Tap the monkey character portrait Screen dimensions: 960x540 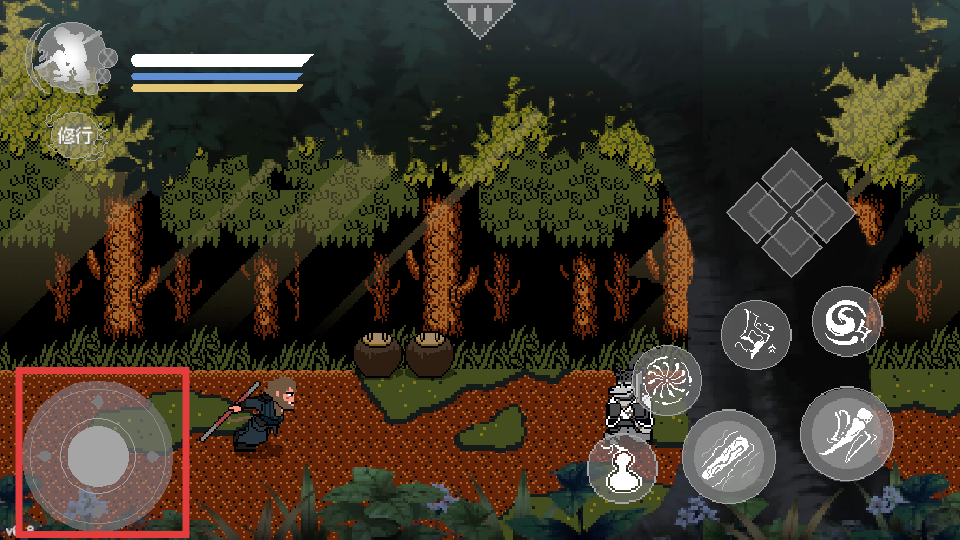coord(64,58)
